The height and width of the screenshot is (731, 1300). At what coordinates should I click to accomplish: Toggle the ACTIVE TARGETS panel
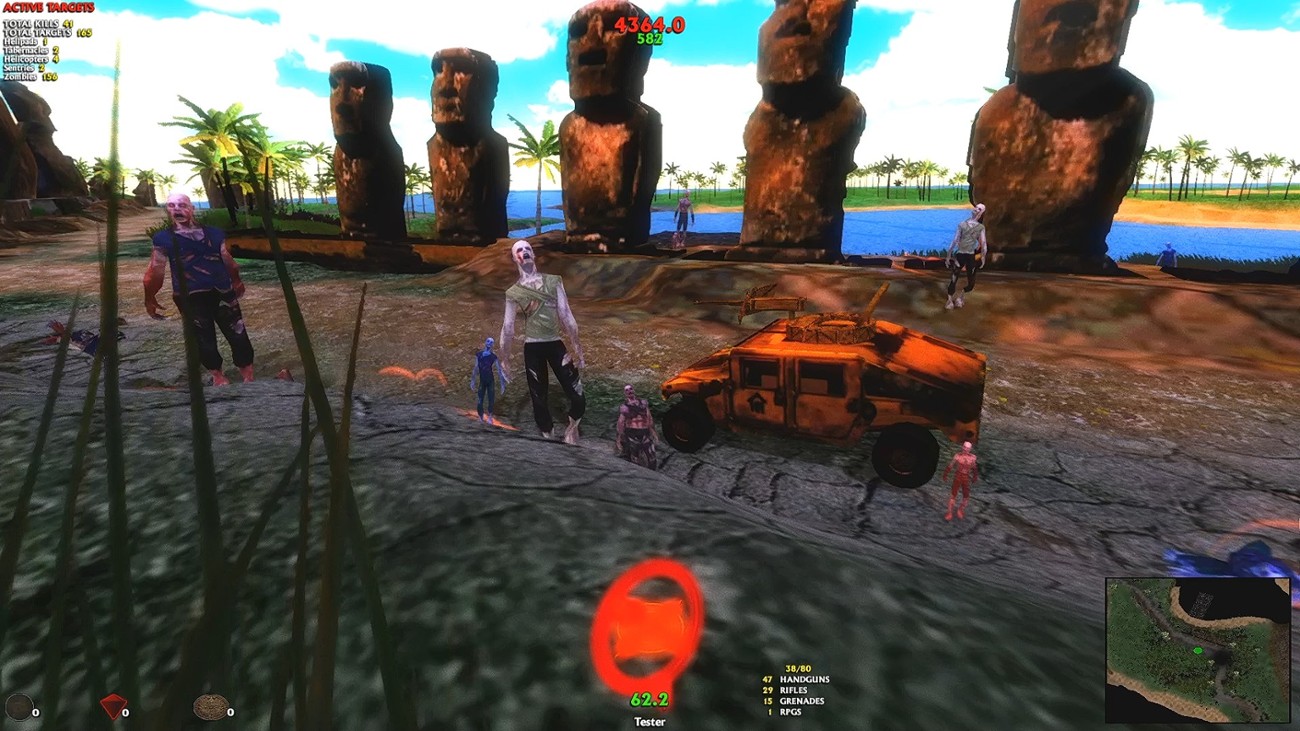(x=50, y=8)
